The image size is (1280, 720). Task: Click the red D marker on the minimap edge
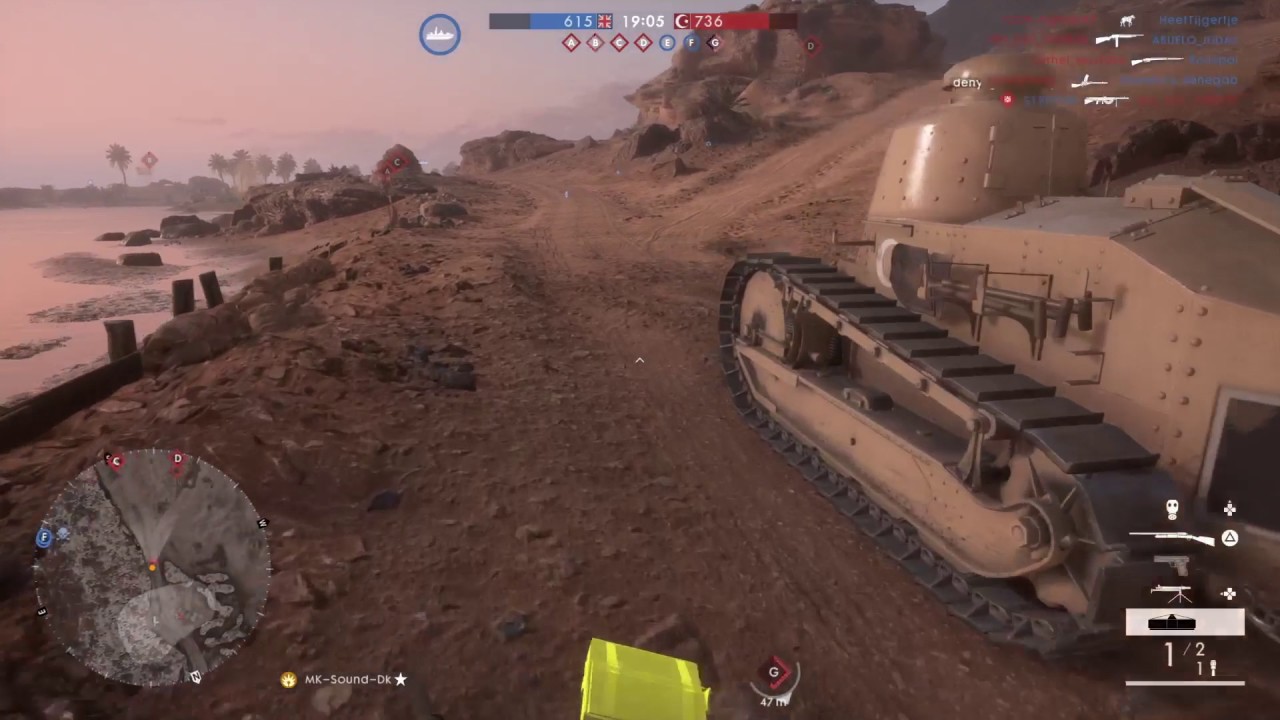point(178,459)
